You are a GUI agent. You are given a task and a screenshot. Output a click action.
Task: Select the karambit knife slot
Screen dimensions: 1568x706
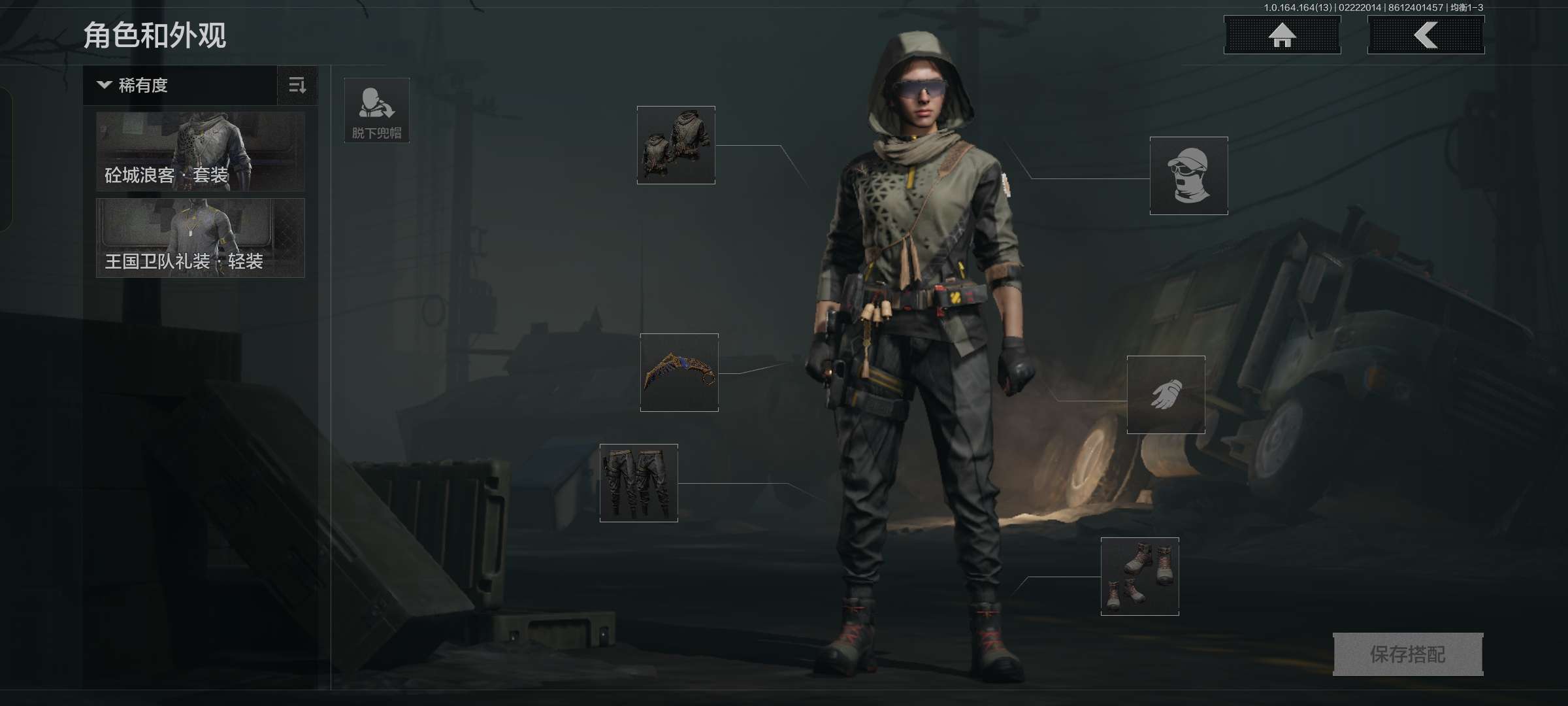point(679,373)
